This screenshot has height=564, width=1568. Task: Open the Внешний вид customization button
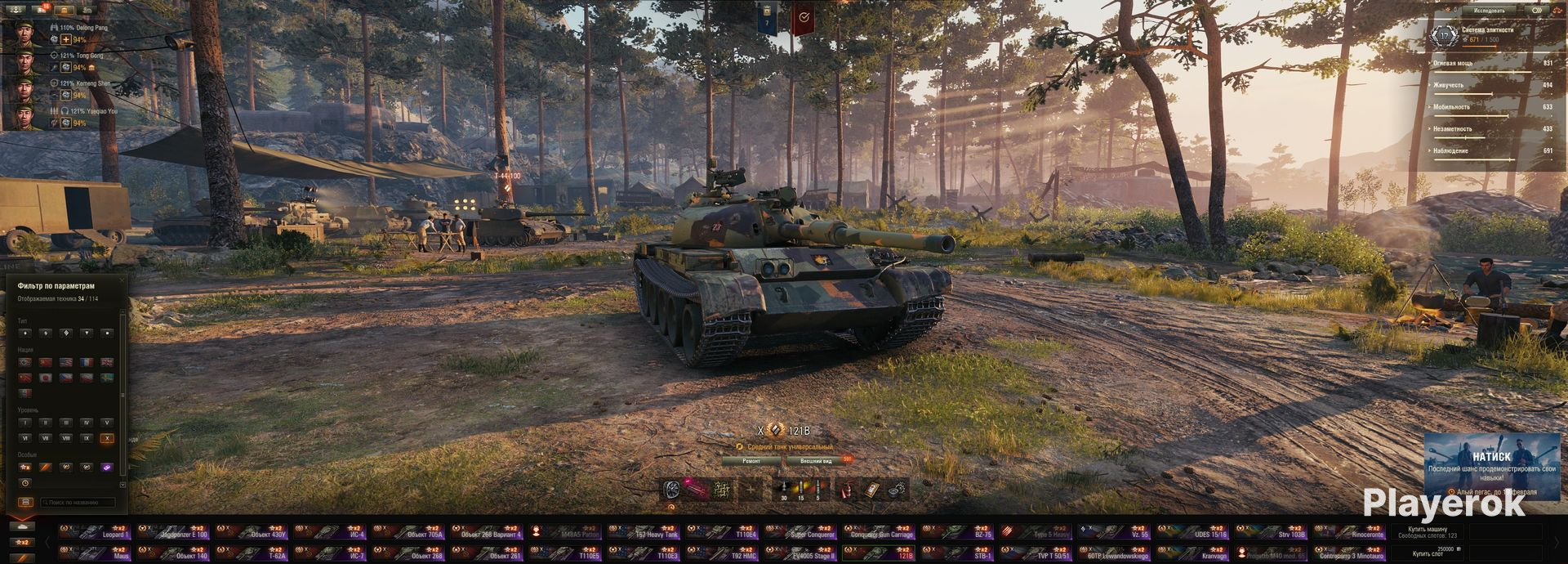tap(816, 461)
